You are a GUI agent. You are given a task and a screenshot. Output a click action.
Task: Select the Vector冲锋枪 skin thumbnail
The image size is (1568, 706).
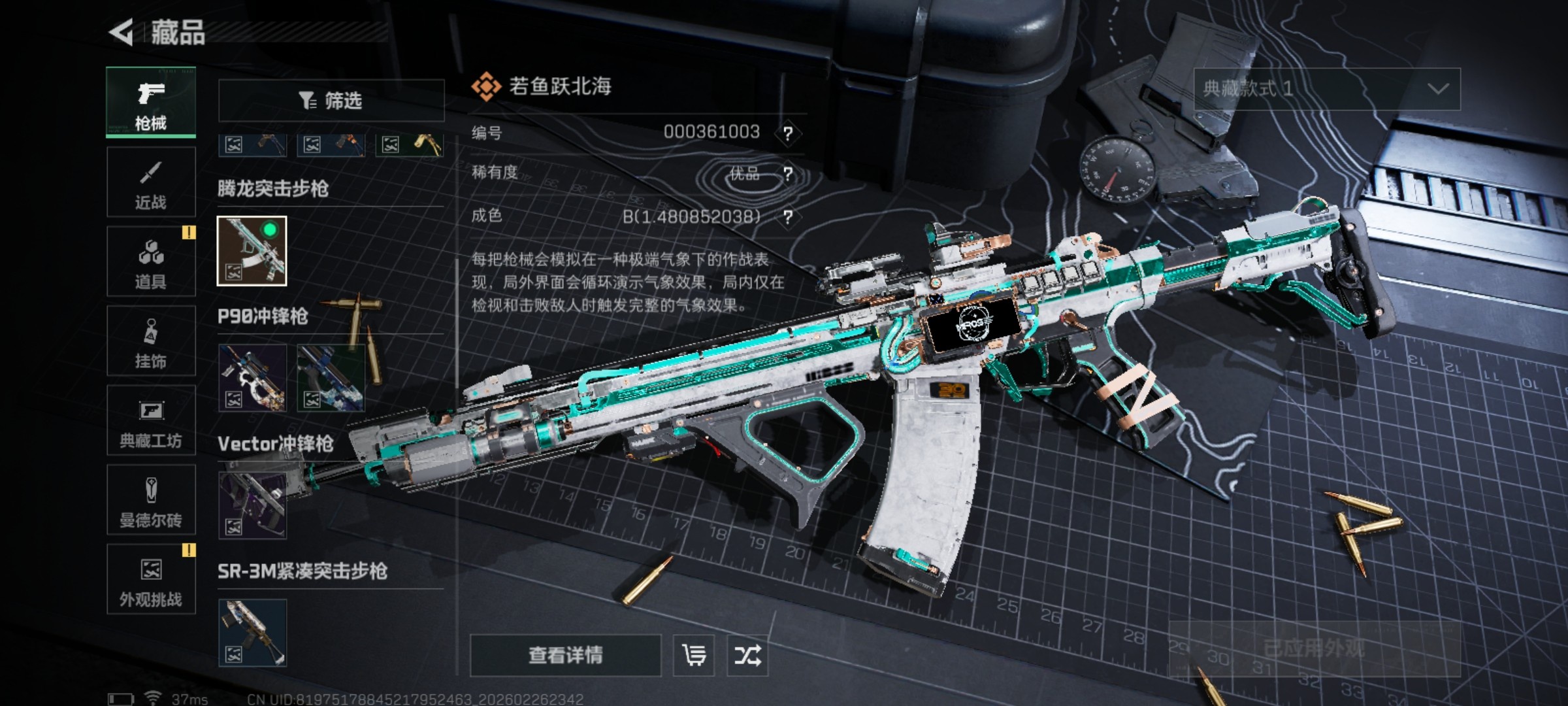(252, 505)
